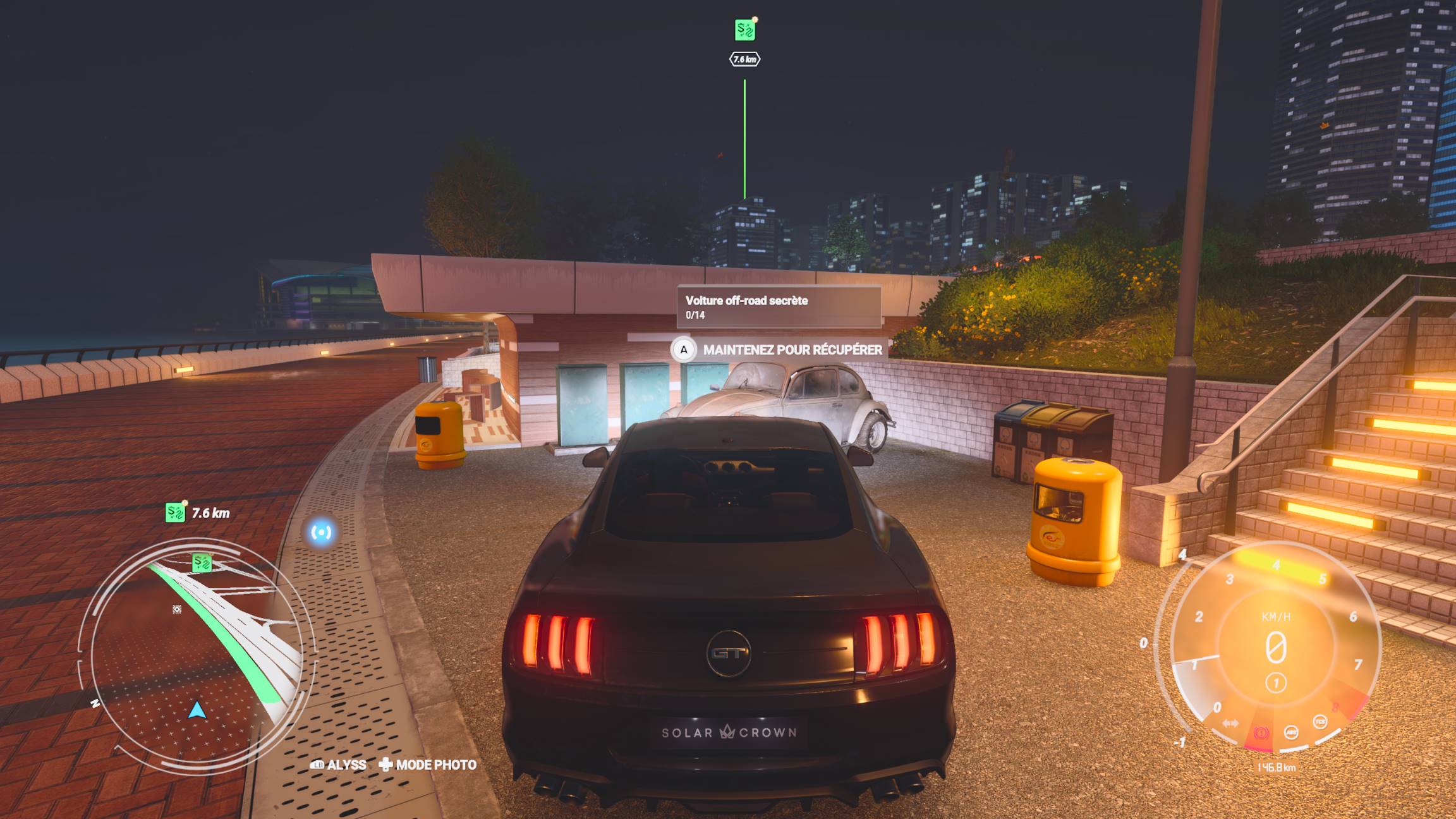The height and width of the screenshot is (819, 1456).
Task: Open the circular minimap
Action: coord(196,654)
